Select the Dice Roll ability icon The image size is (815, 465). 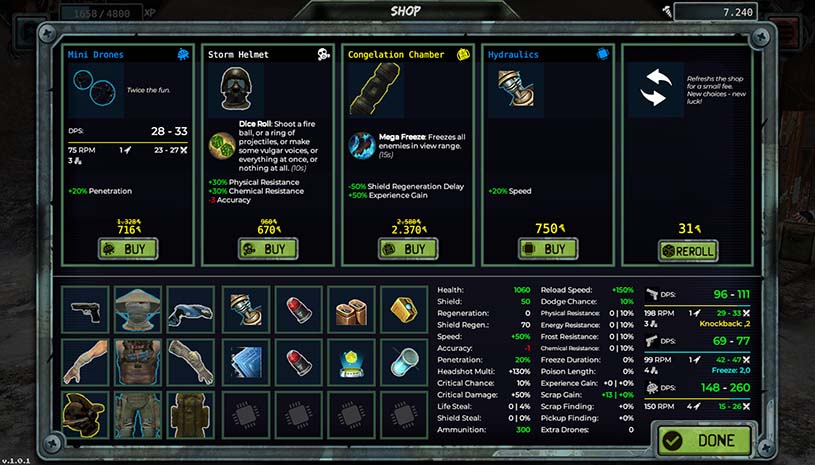221,145
